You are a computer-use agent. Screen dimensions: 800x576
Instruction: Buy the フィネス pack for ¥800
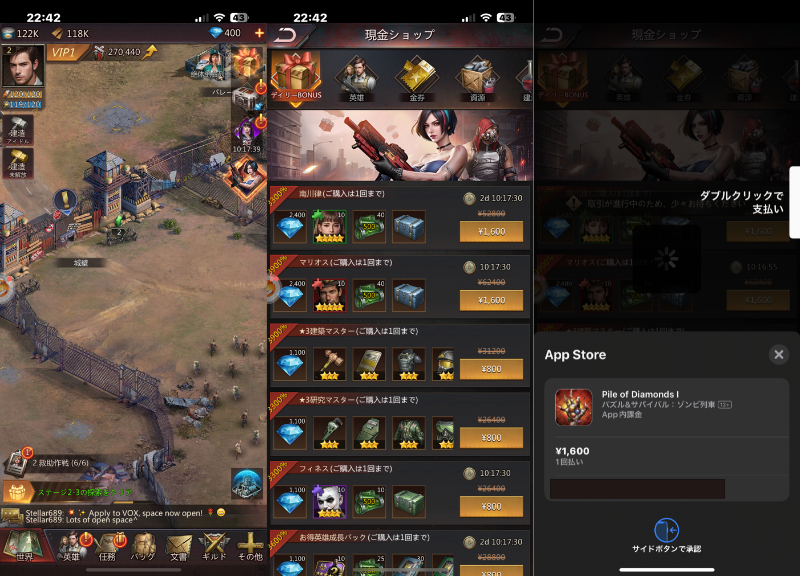point(491,506)
